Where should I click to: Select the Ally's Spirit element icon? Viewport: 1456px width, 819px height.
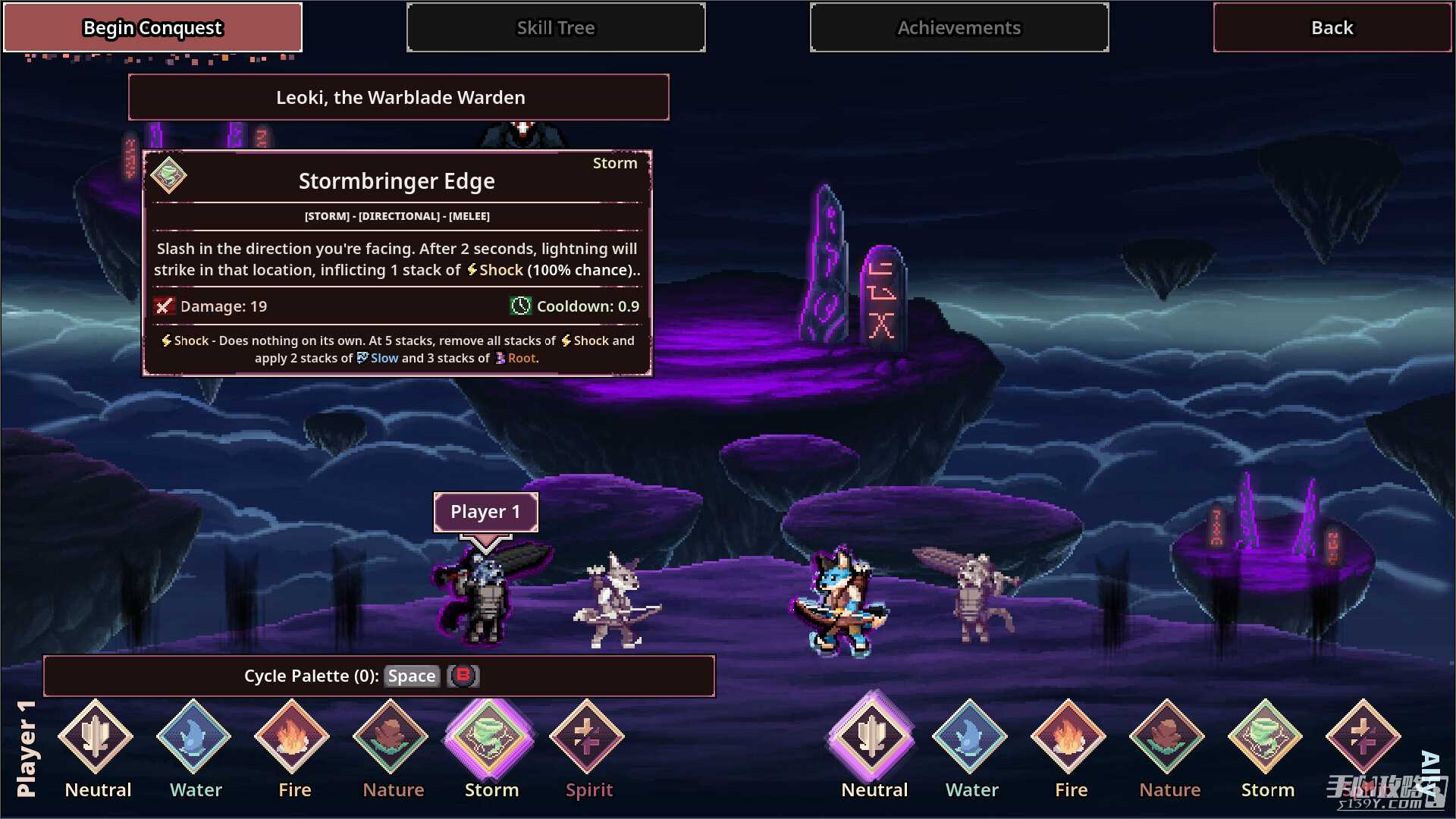[x=1363, y=737]
